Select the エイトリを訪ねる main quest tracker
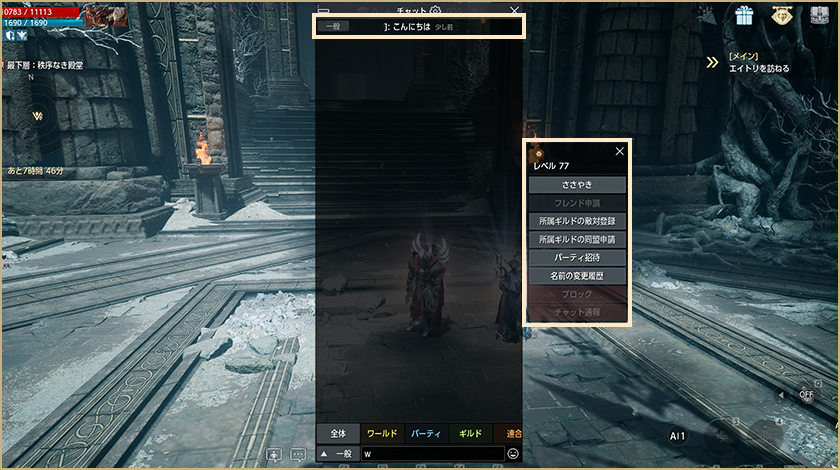Viewport: 840px width, 470px height. click(x=758, y=68)
